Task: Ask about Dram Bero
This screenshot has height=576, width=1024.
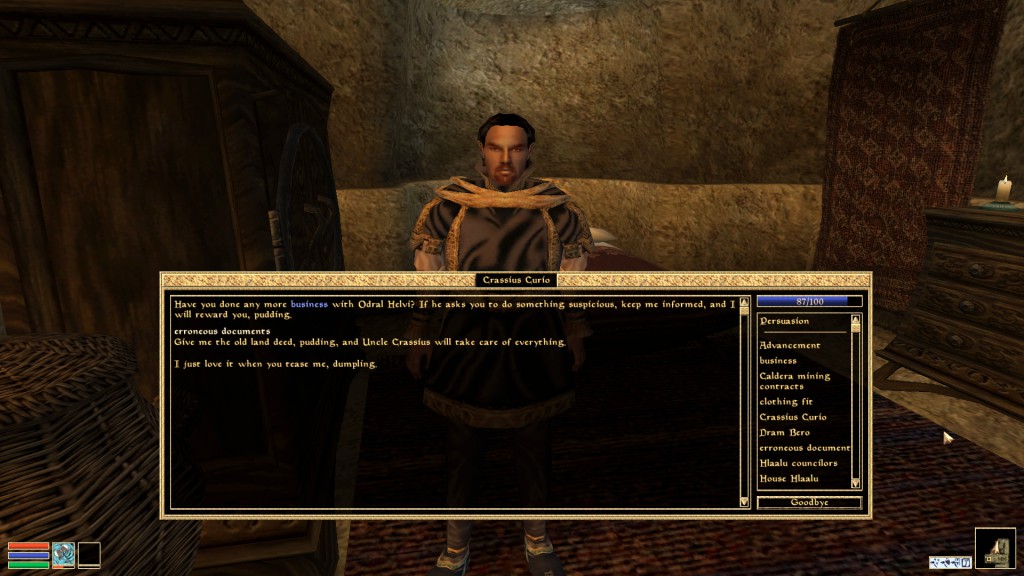Action: 784,432
